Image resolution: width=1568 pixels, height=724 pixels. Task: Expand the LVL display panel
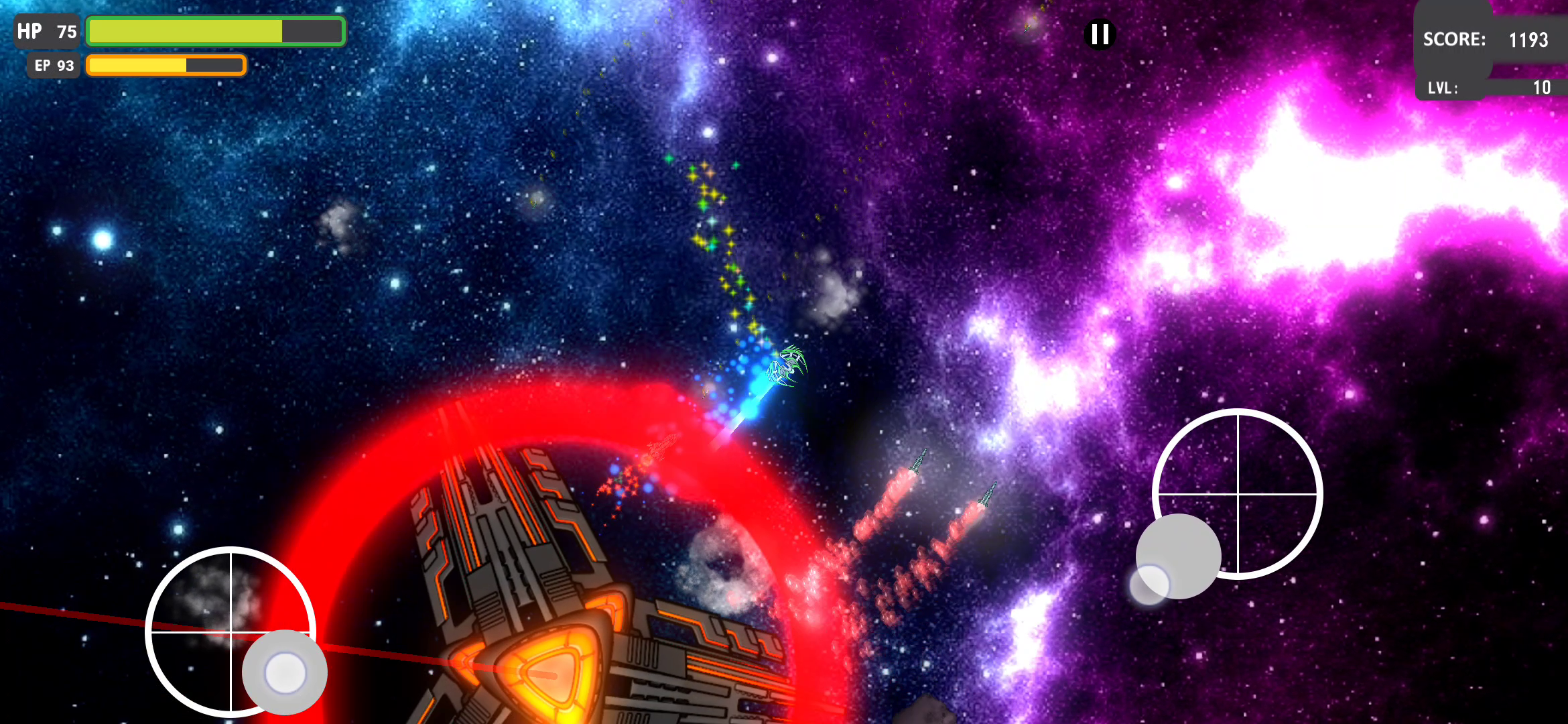[x=1491, y=86]
